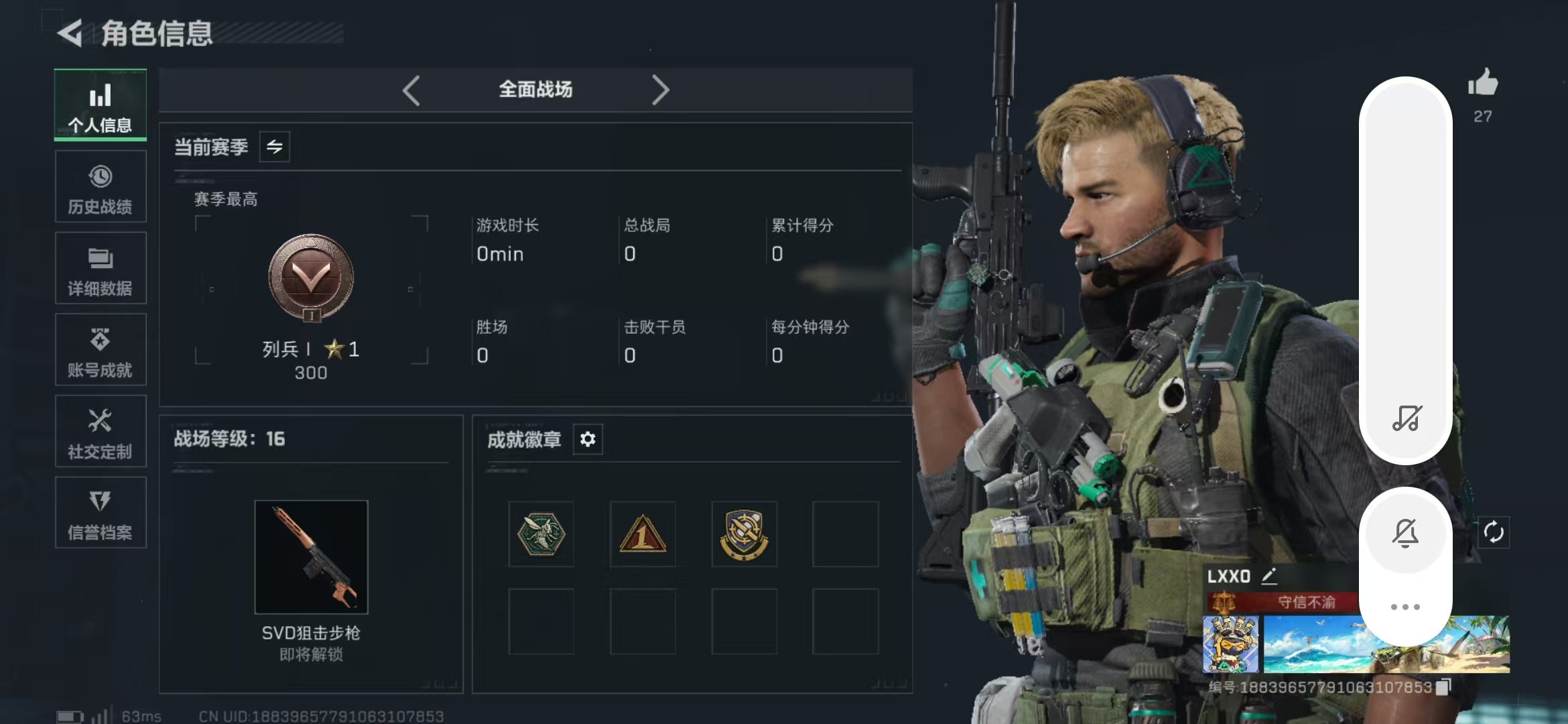Show the 详细数据 tab

click(x=101, y=269)
